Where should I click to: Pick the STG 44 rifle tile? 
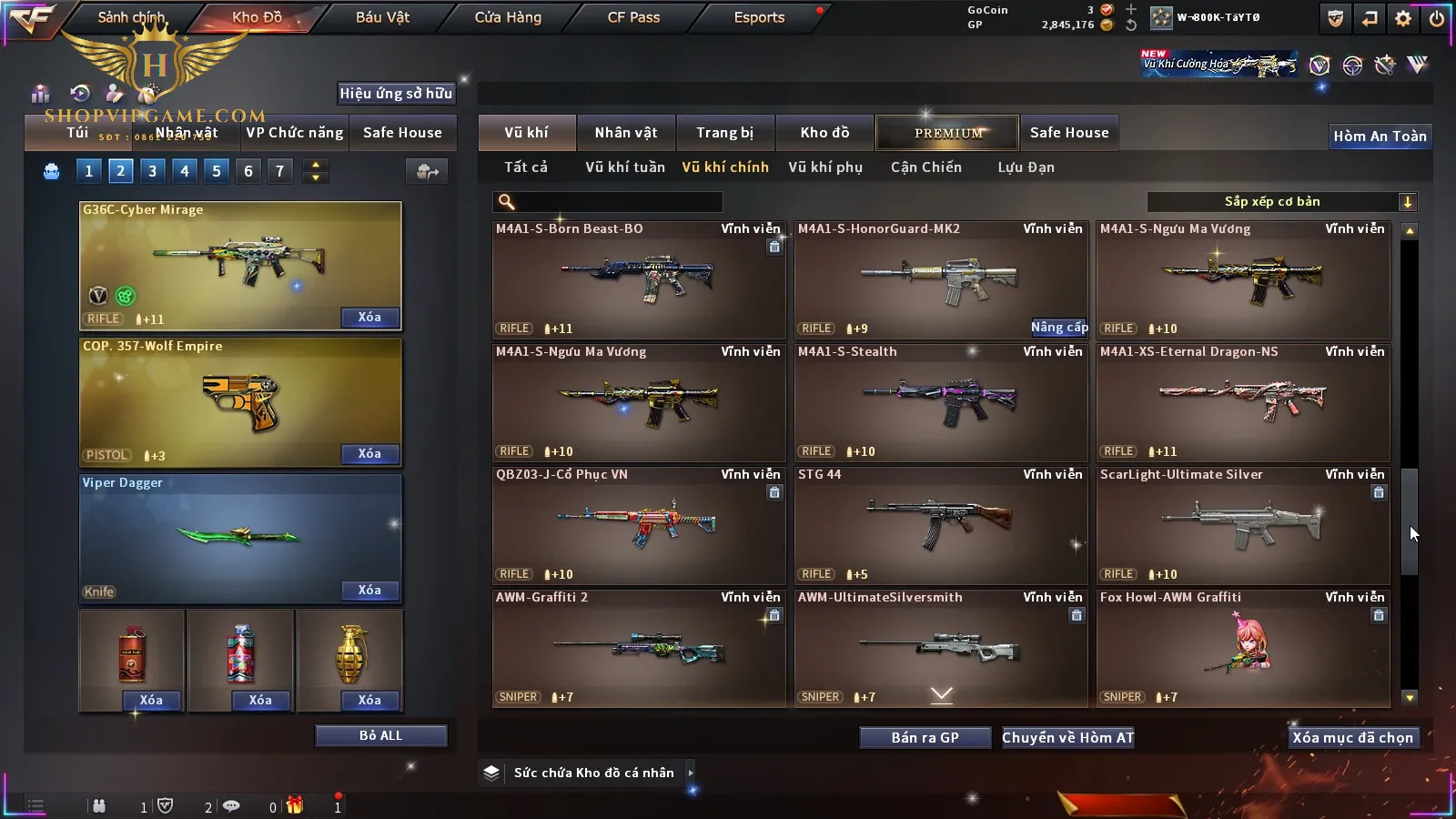(941, 525)
